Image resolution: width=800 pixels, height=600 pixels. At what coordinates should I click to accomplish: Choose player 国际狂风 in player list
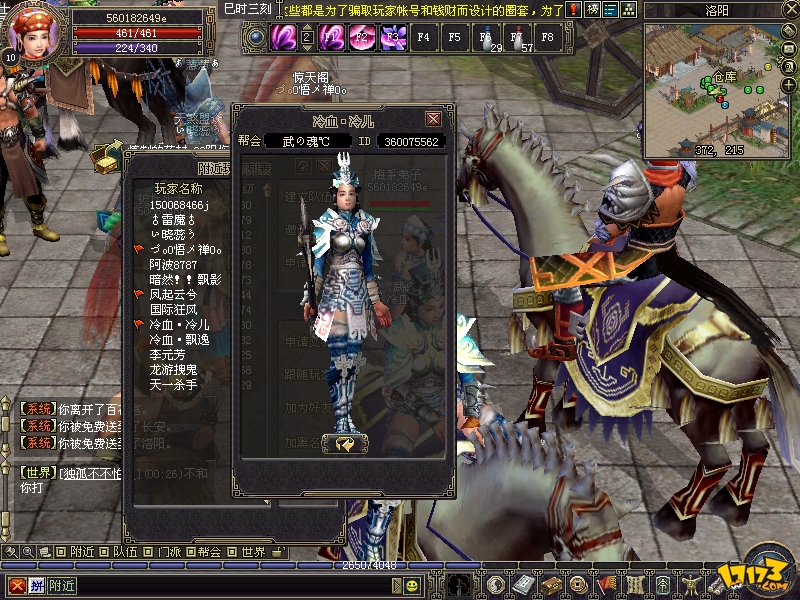pos(174,310)
